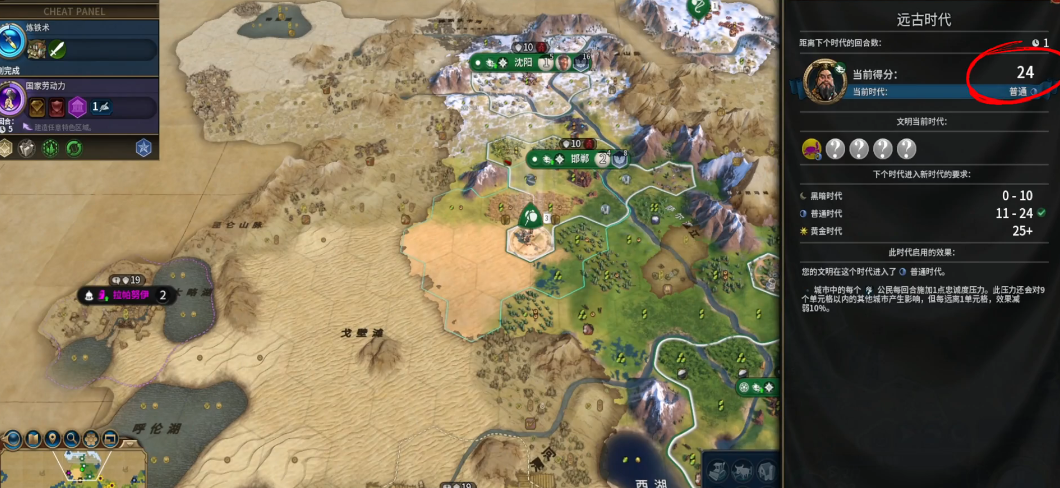Toggle the globe button above the minimap

point(14,439)
